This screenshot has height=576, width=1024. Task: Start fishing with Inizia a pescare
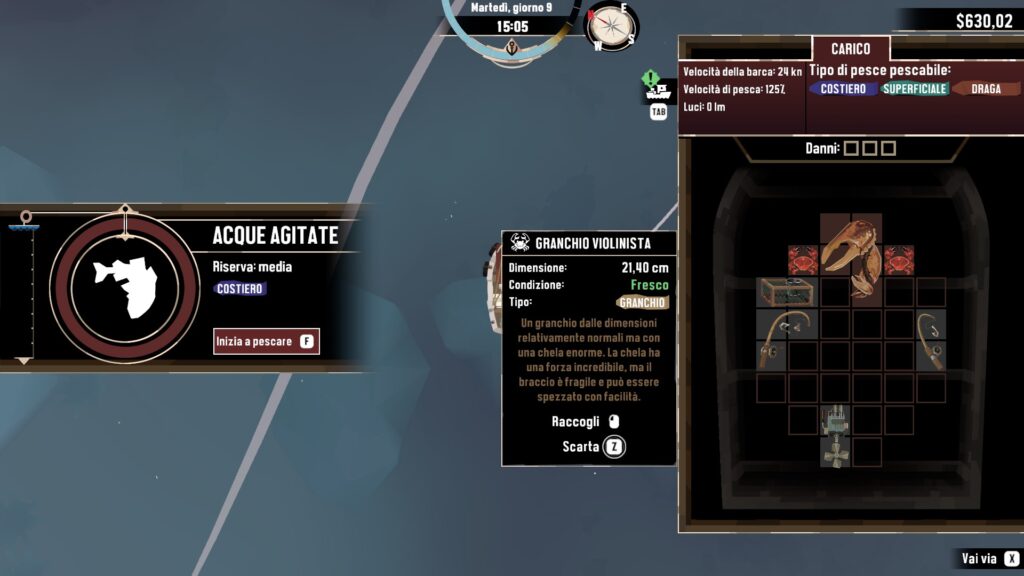coord(265,341)
